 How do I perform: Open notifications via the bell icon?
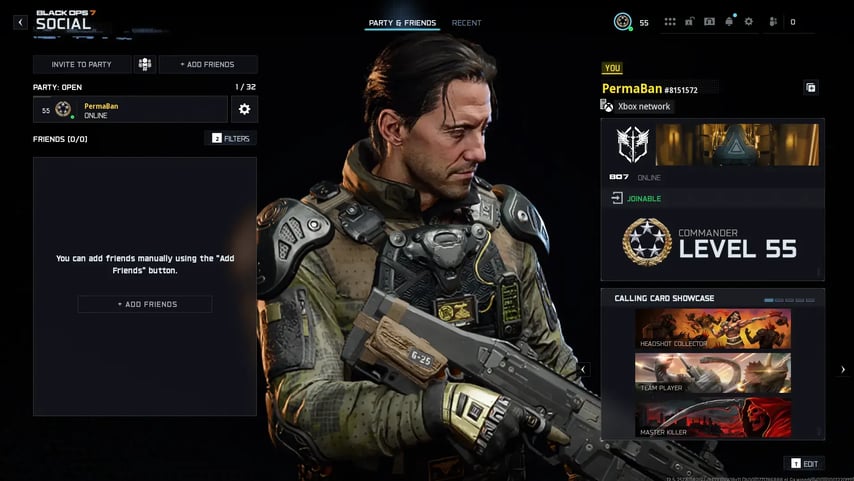[x=729, y=21]
